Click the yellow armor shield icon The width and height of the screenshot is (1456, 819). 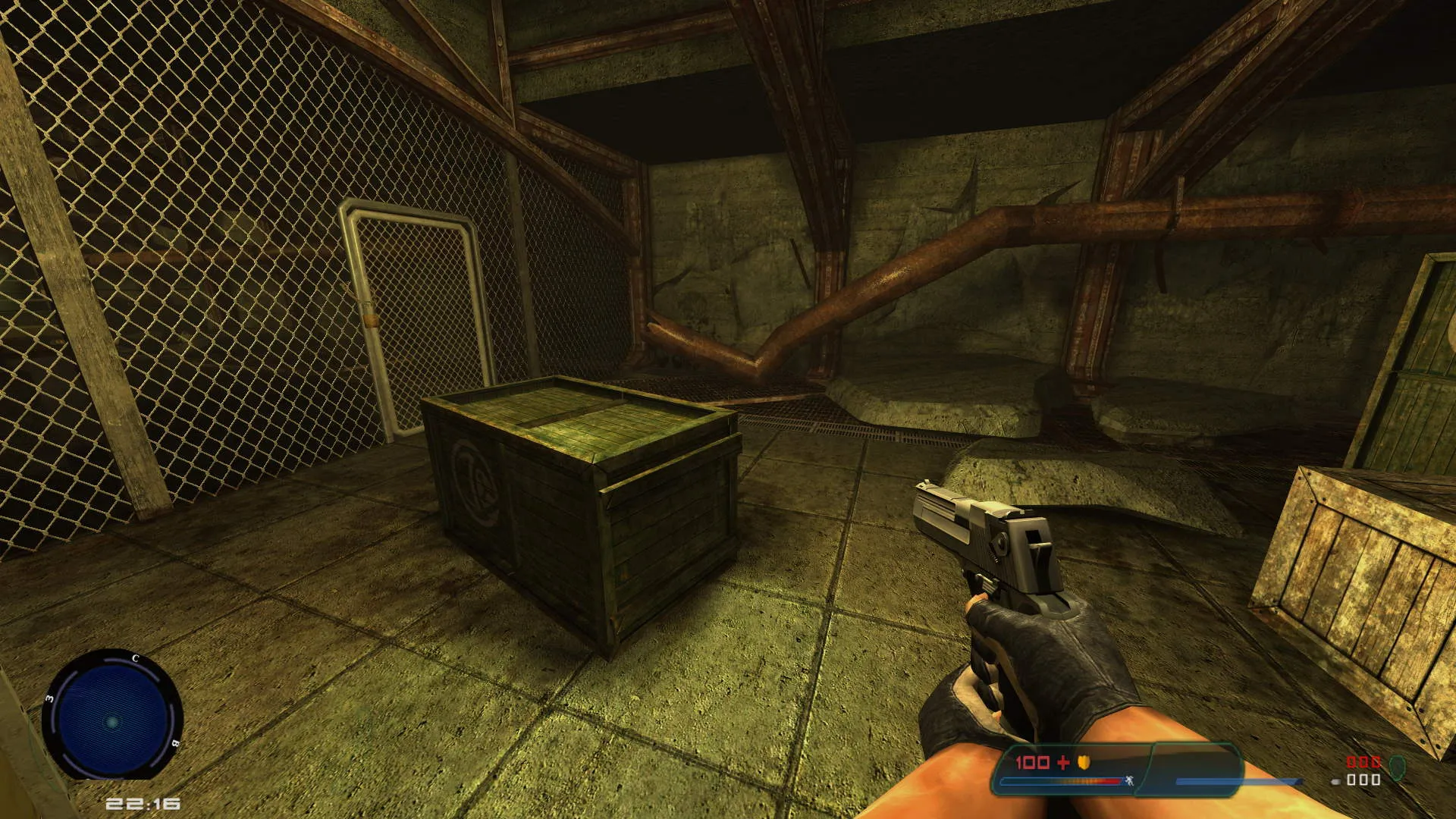[1084, 762]
